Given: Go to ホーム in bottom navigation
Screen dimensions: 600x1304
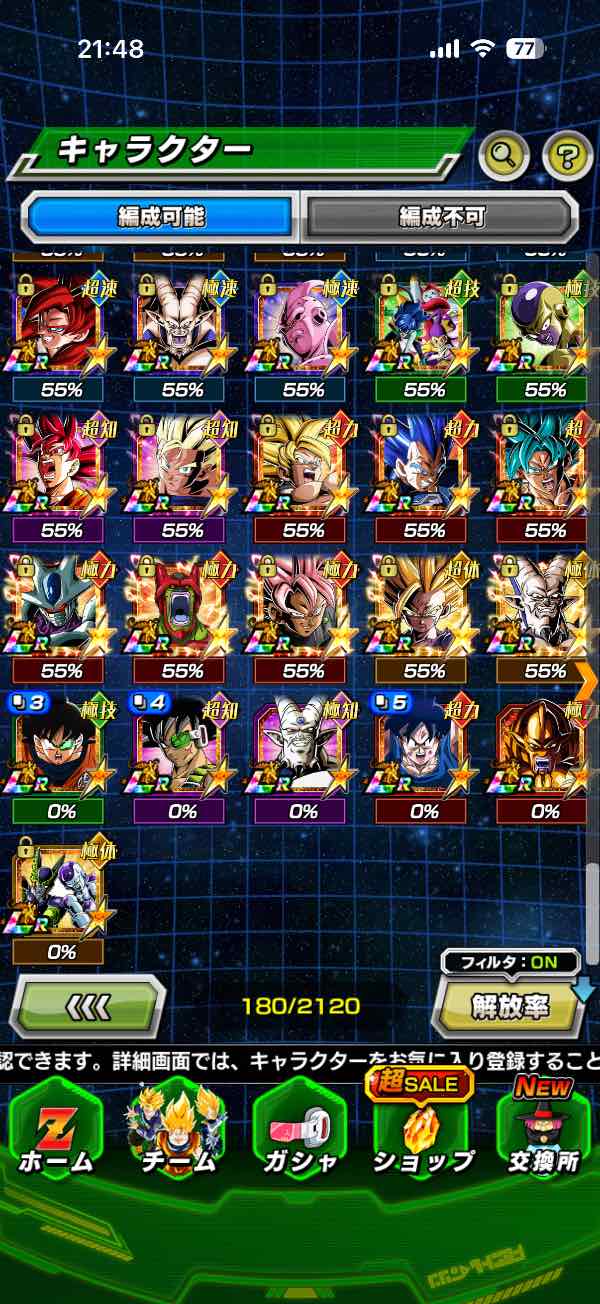Looking at the screenshot, I should coord(56,1131).
